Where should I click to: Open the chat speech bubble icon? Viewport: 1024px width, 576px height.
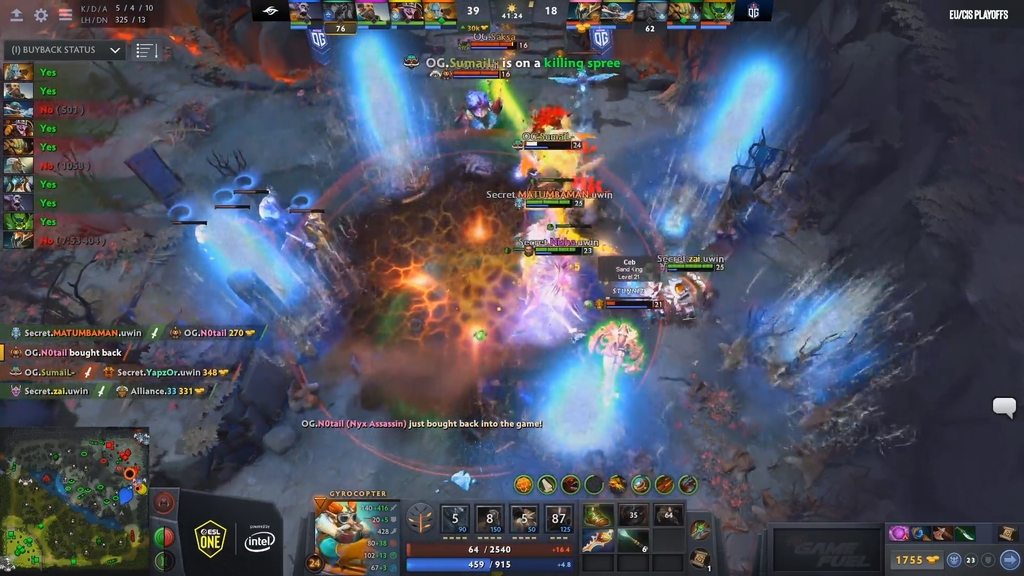click(1004, 407)
